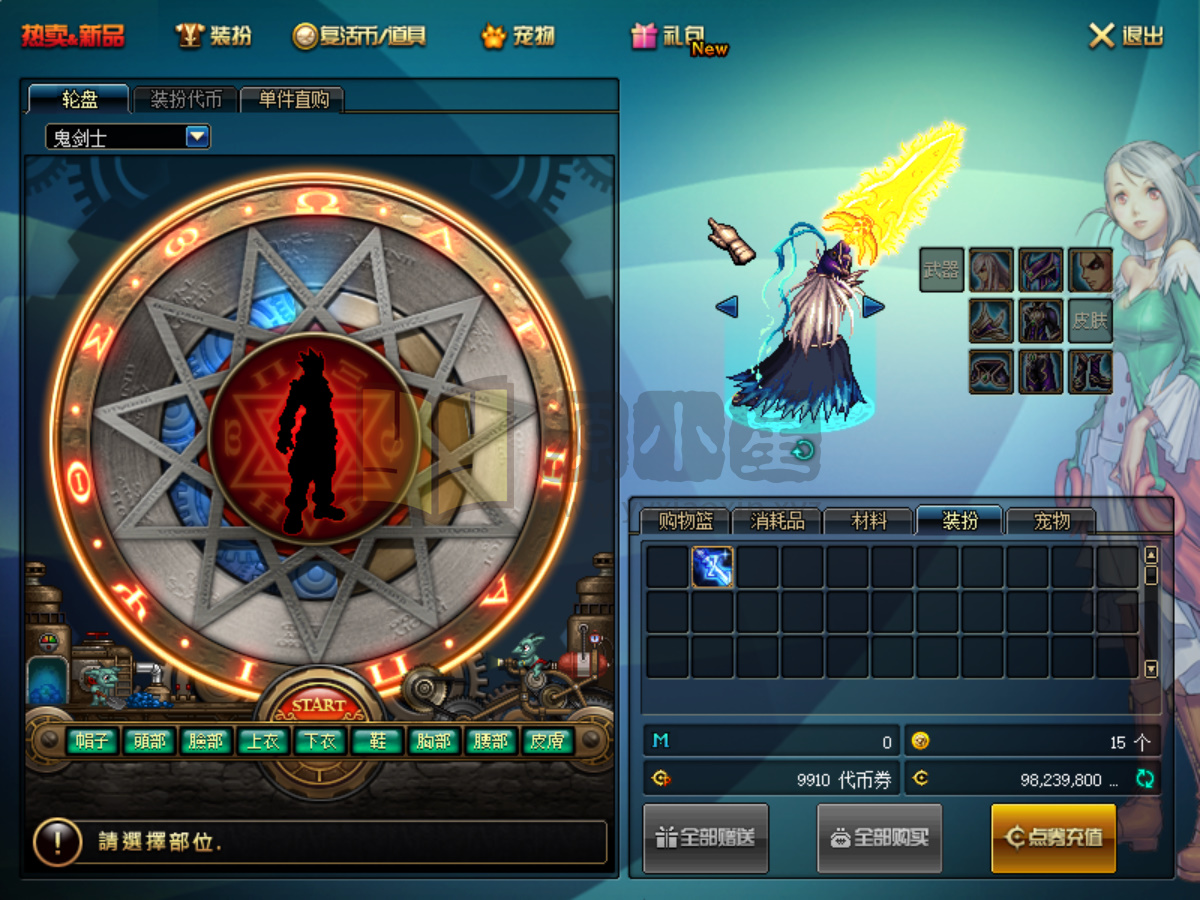
Task: Select the blue sword item in inventory
Action: 712,567
